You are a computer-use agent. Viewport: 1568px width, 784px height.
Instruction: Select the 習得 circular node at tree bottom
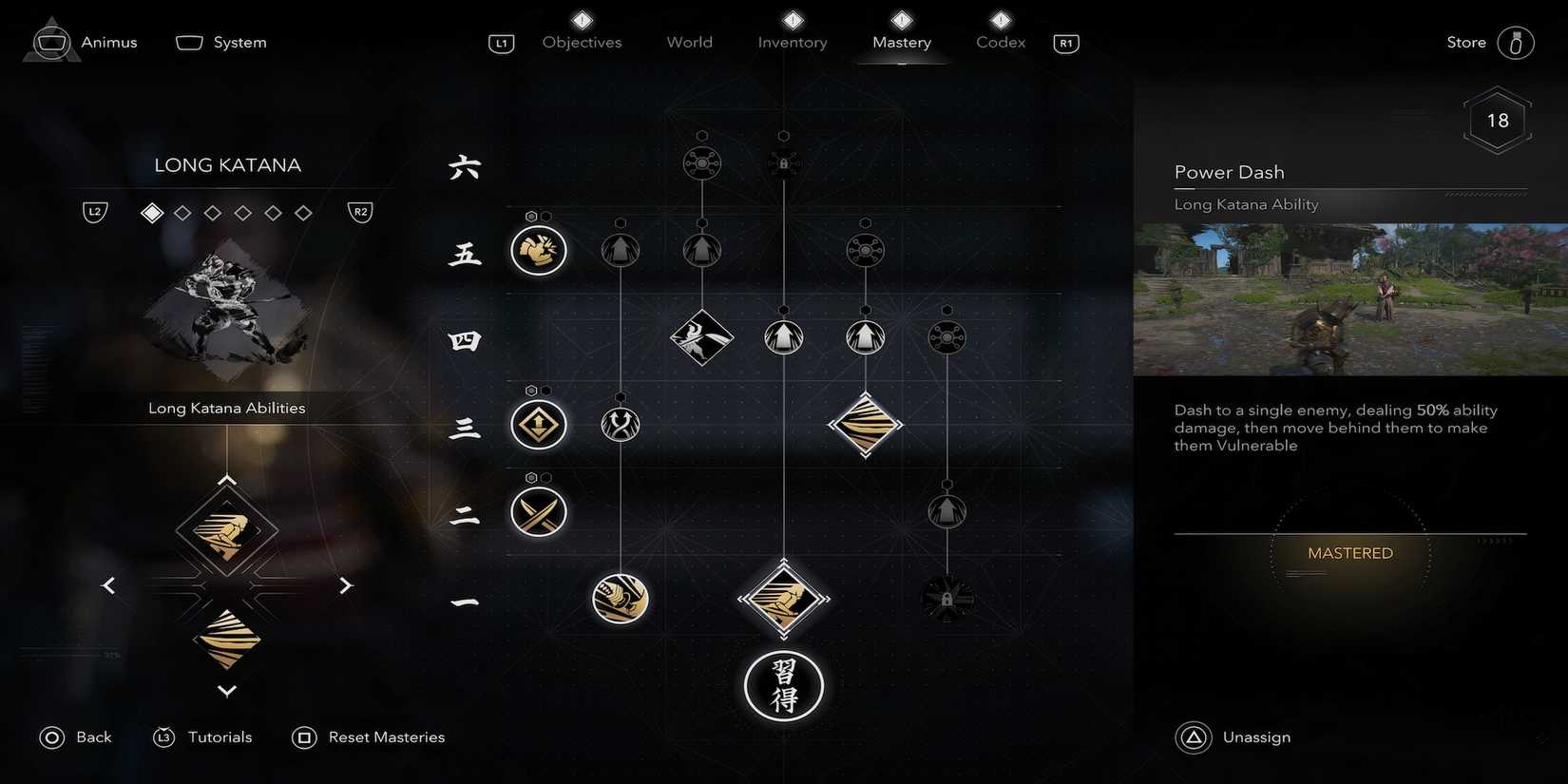(x=783, y=686)
